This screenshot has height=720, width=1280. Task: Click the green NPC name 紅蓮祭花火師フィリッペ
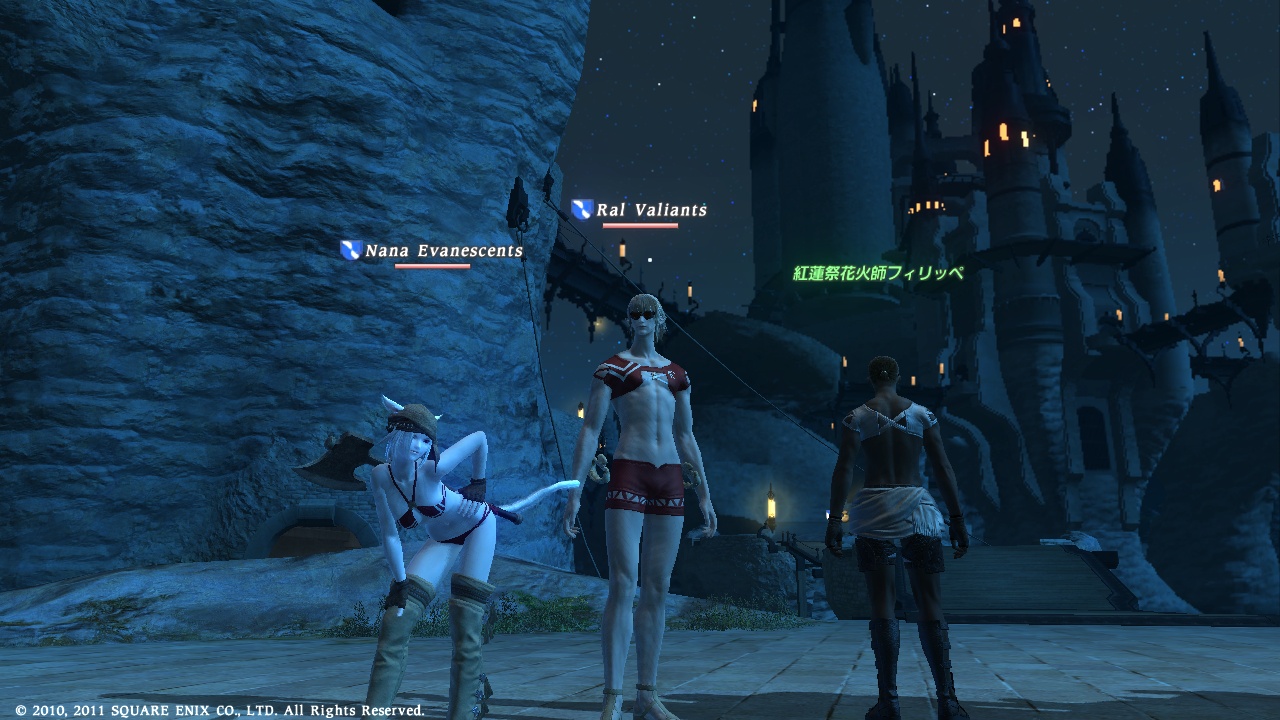(878, 273)
